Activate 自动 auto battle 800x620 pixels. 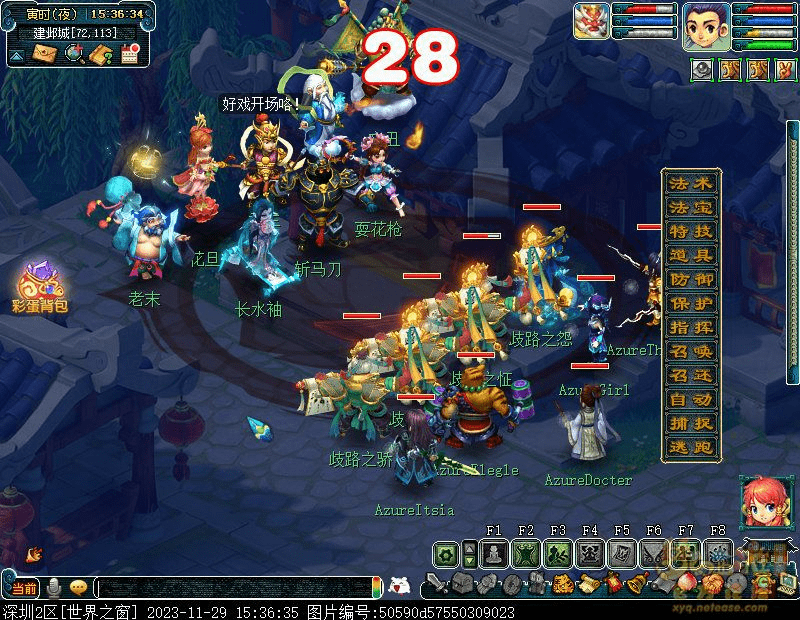691,399
